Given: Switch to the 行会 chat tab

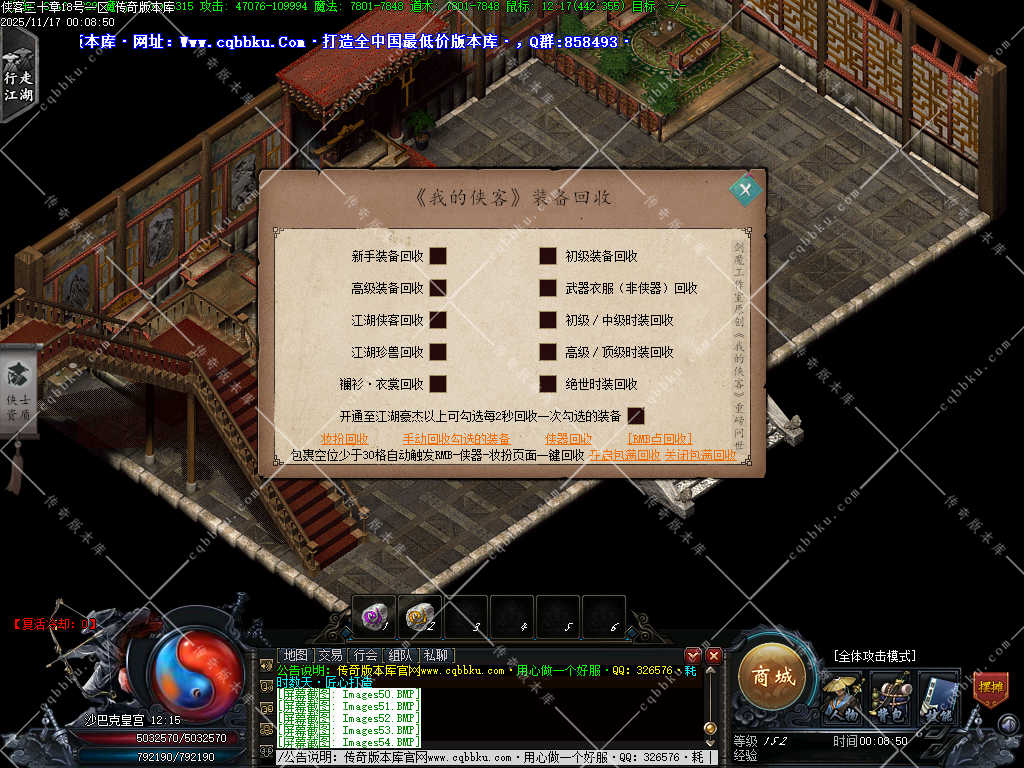Looking at the screenshot, I should pos(366,655).
